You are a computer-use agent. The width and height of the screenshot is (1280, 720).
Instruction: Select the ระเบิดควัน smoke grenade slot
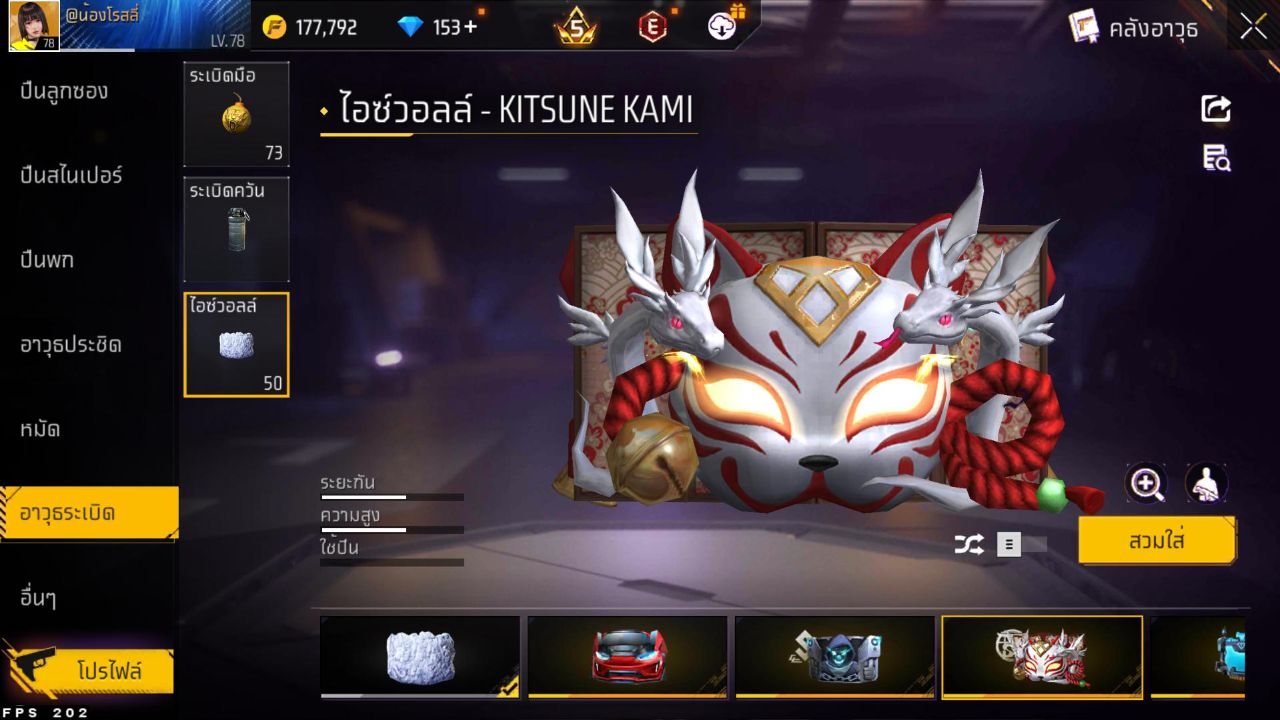pos(237,229)
